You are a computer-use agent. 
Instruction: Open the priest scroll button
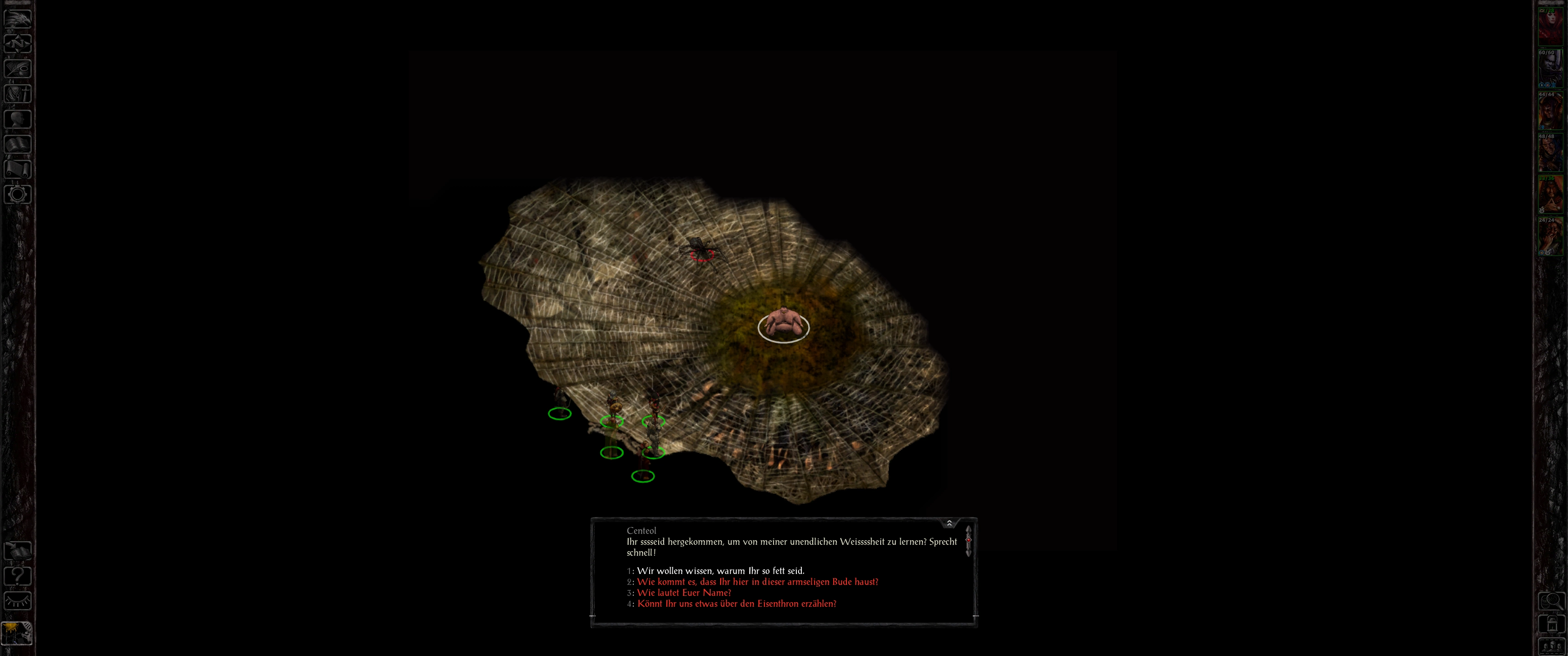[18, 169]
